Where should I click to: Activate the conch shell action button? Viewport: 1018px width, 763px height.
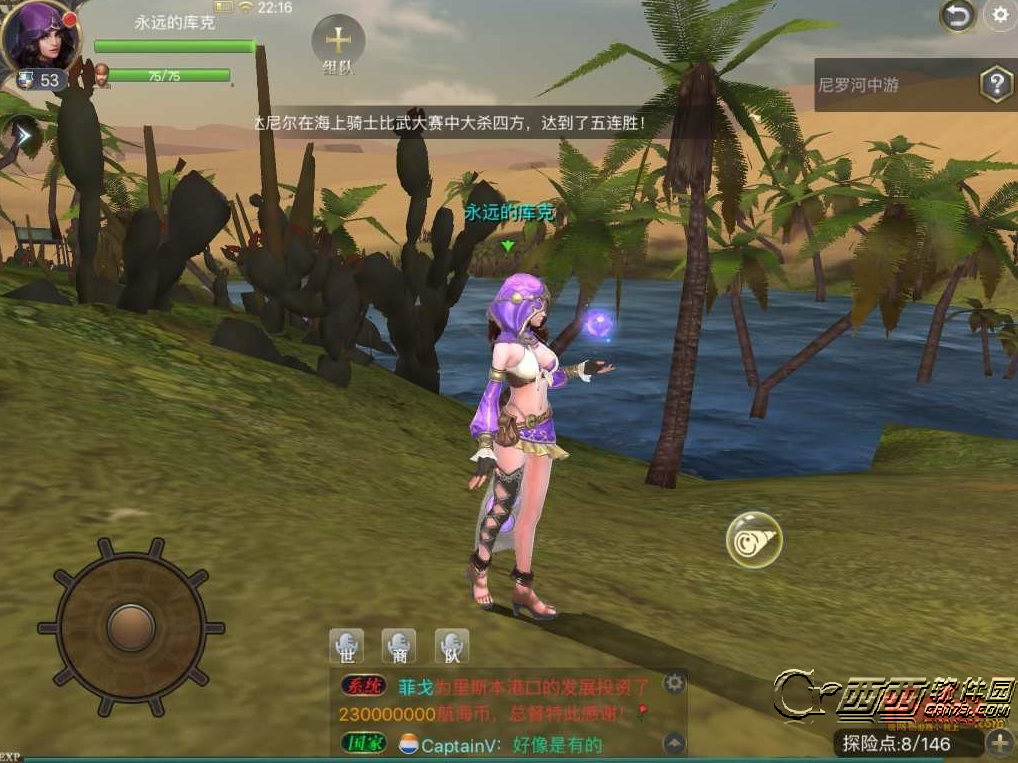754,540
